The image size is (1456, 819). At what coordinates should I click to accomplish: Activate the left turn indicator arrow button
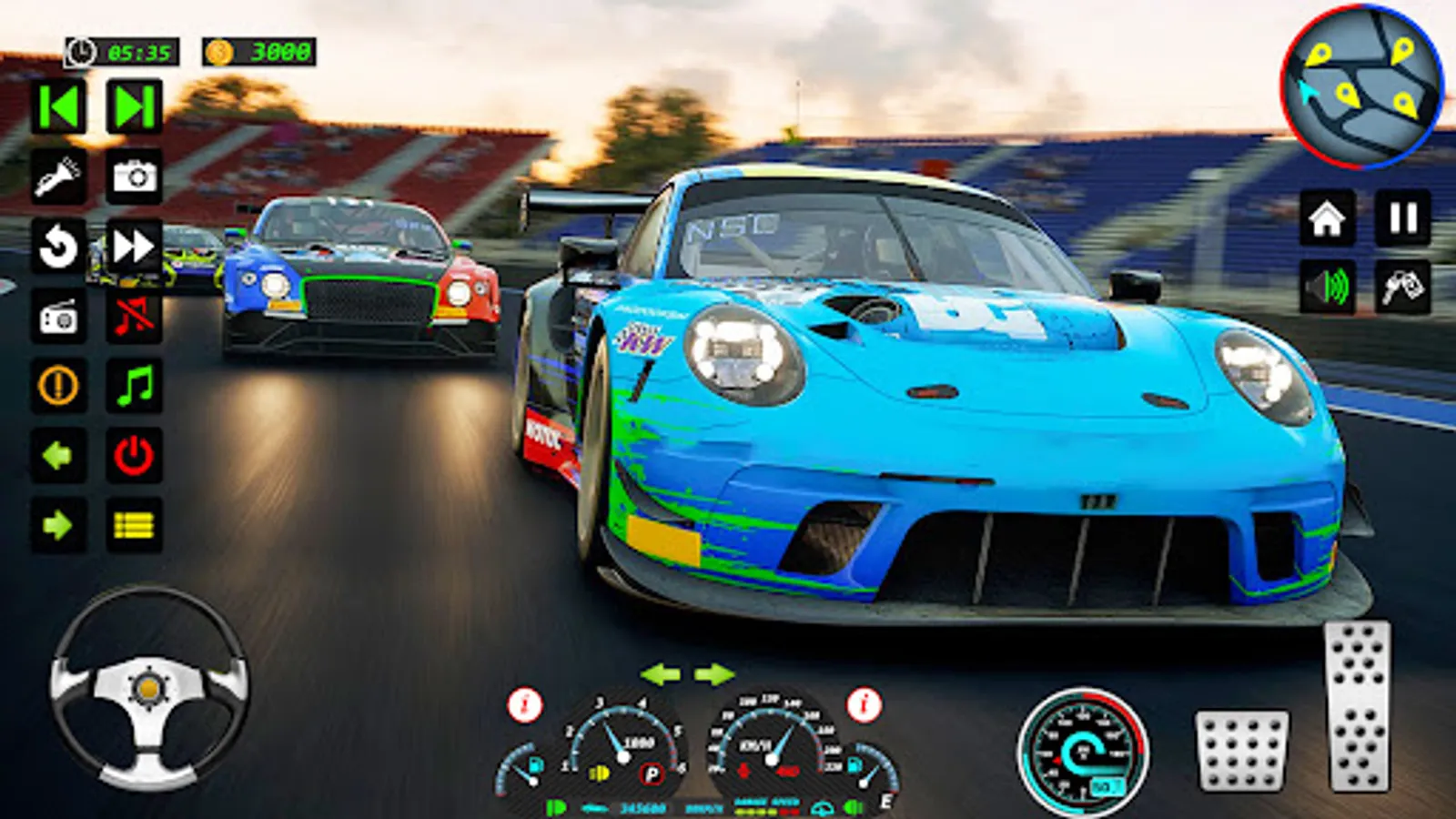click(59, 455)
